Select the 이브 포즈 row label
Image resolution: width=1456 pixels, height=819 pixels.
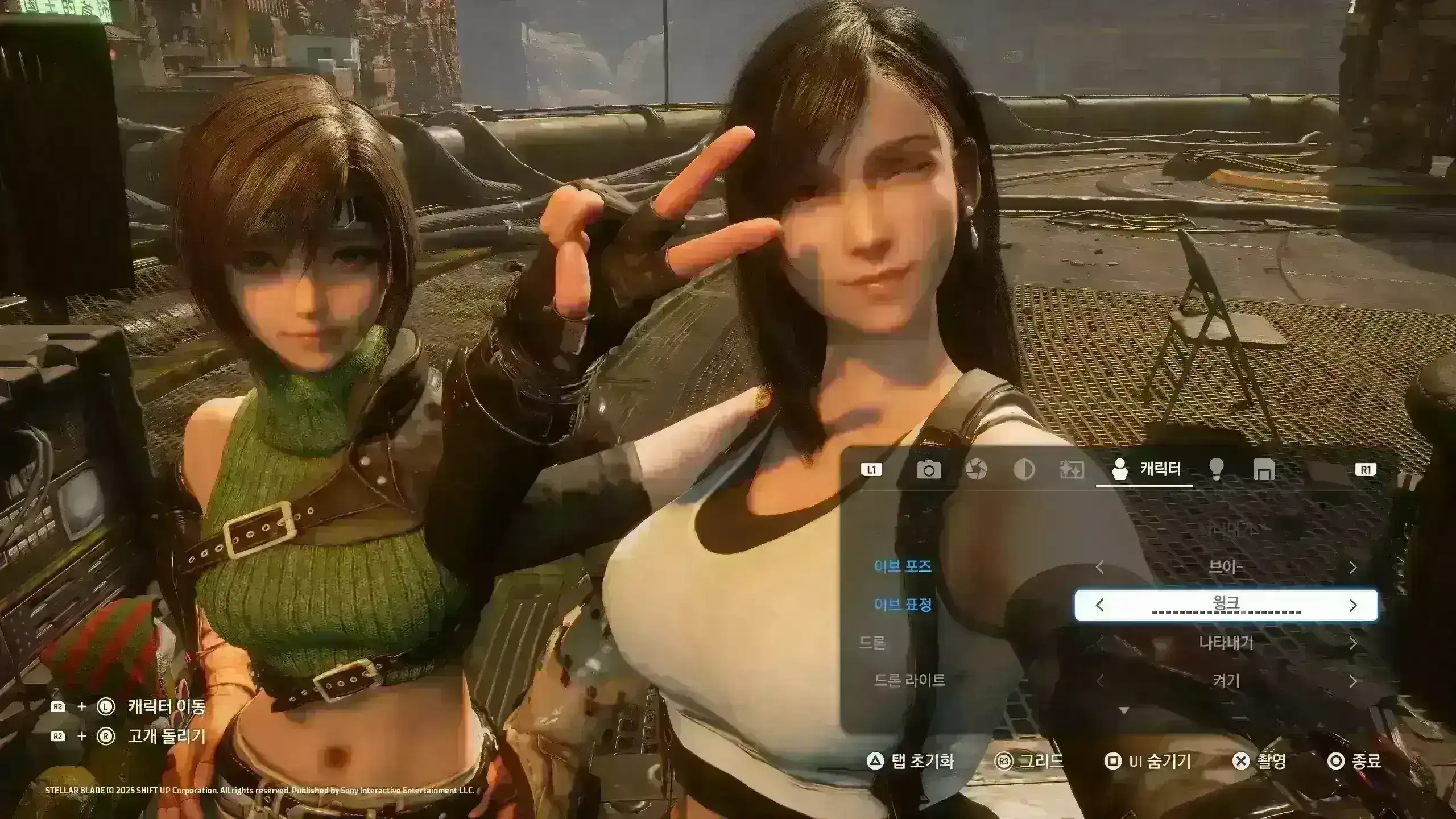pyautogui.click(x=903, y=566)
